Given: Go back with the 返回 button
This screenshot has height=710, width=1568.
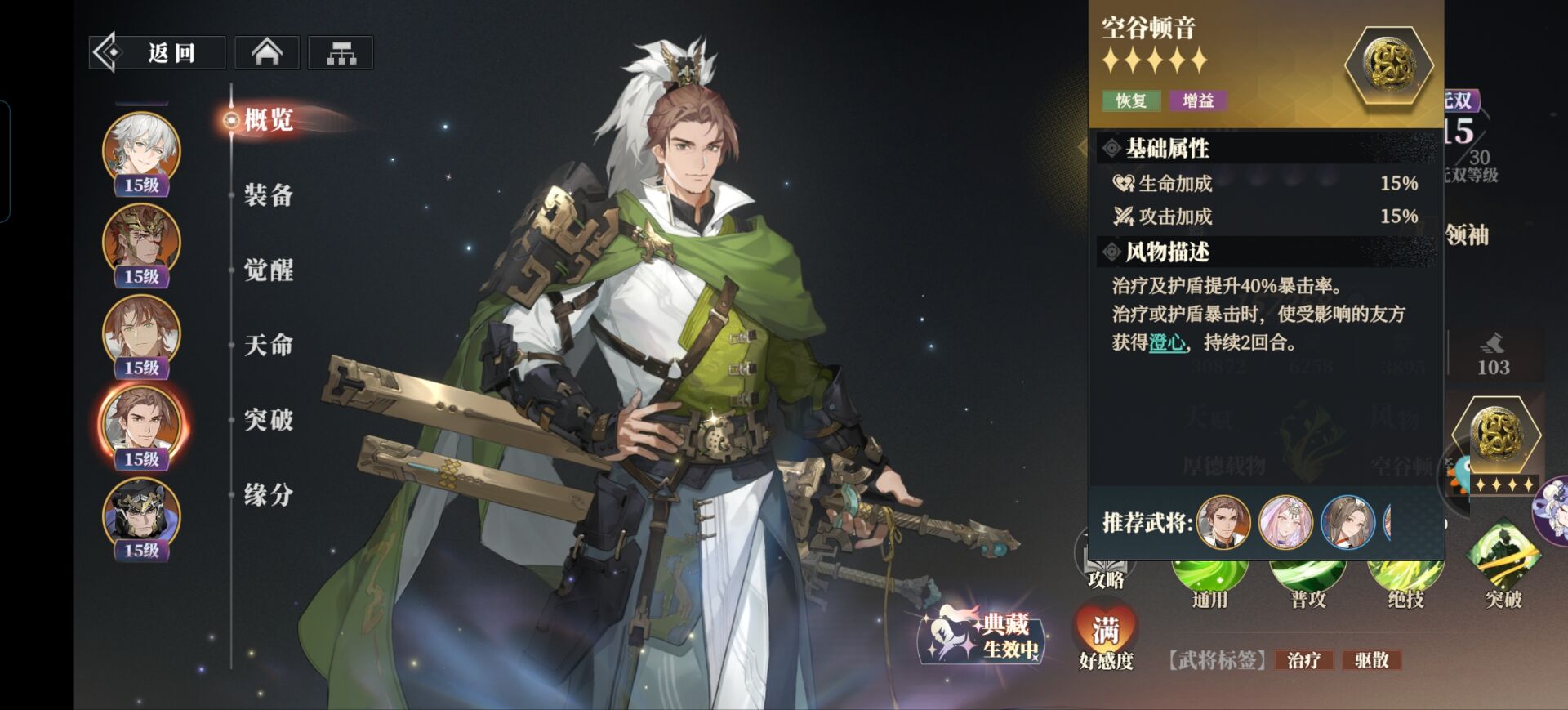Looking at the screenshot, I should (x=157, y=53).
